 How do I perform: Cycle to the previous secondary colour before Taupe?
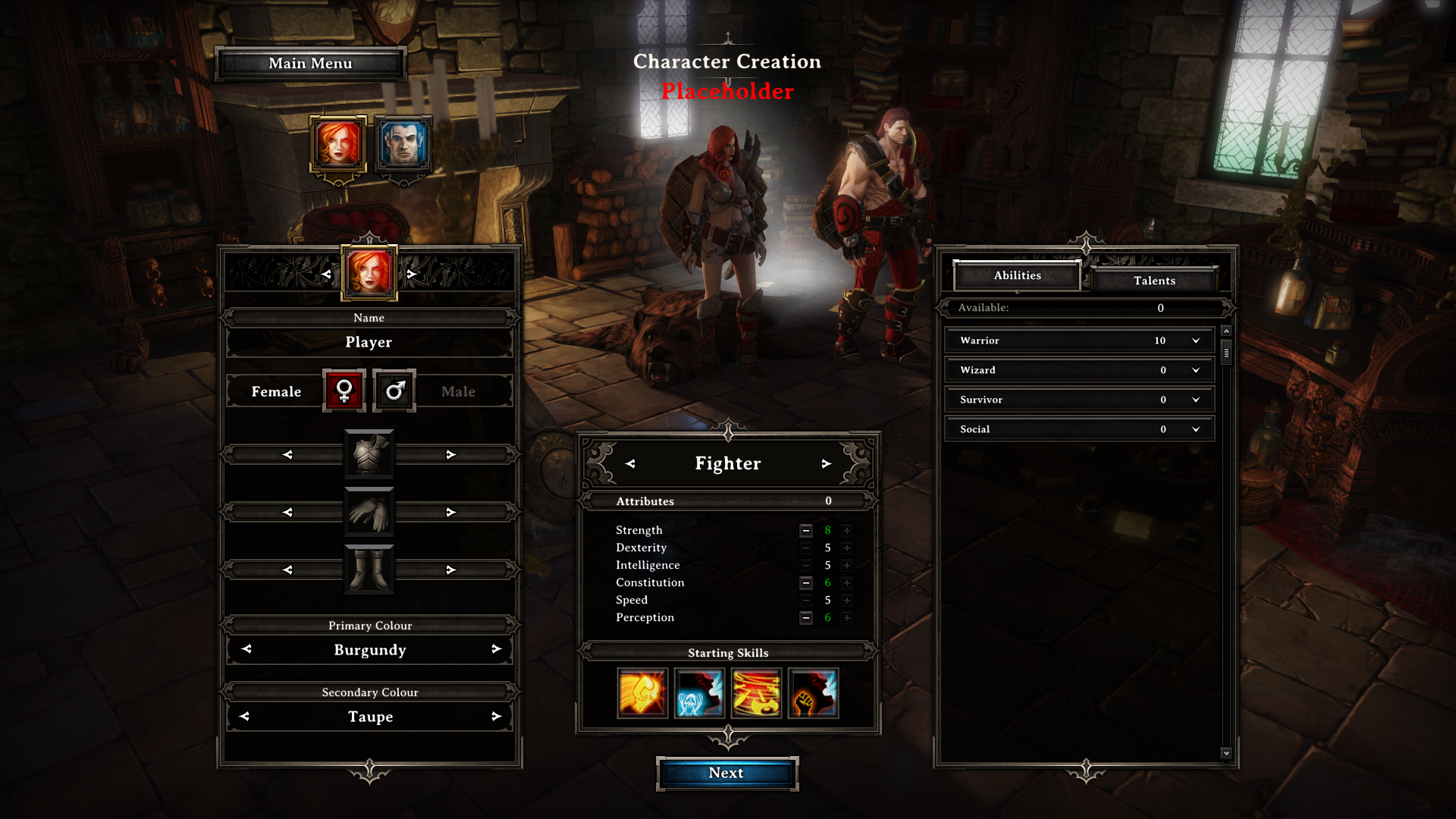244,716
